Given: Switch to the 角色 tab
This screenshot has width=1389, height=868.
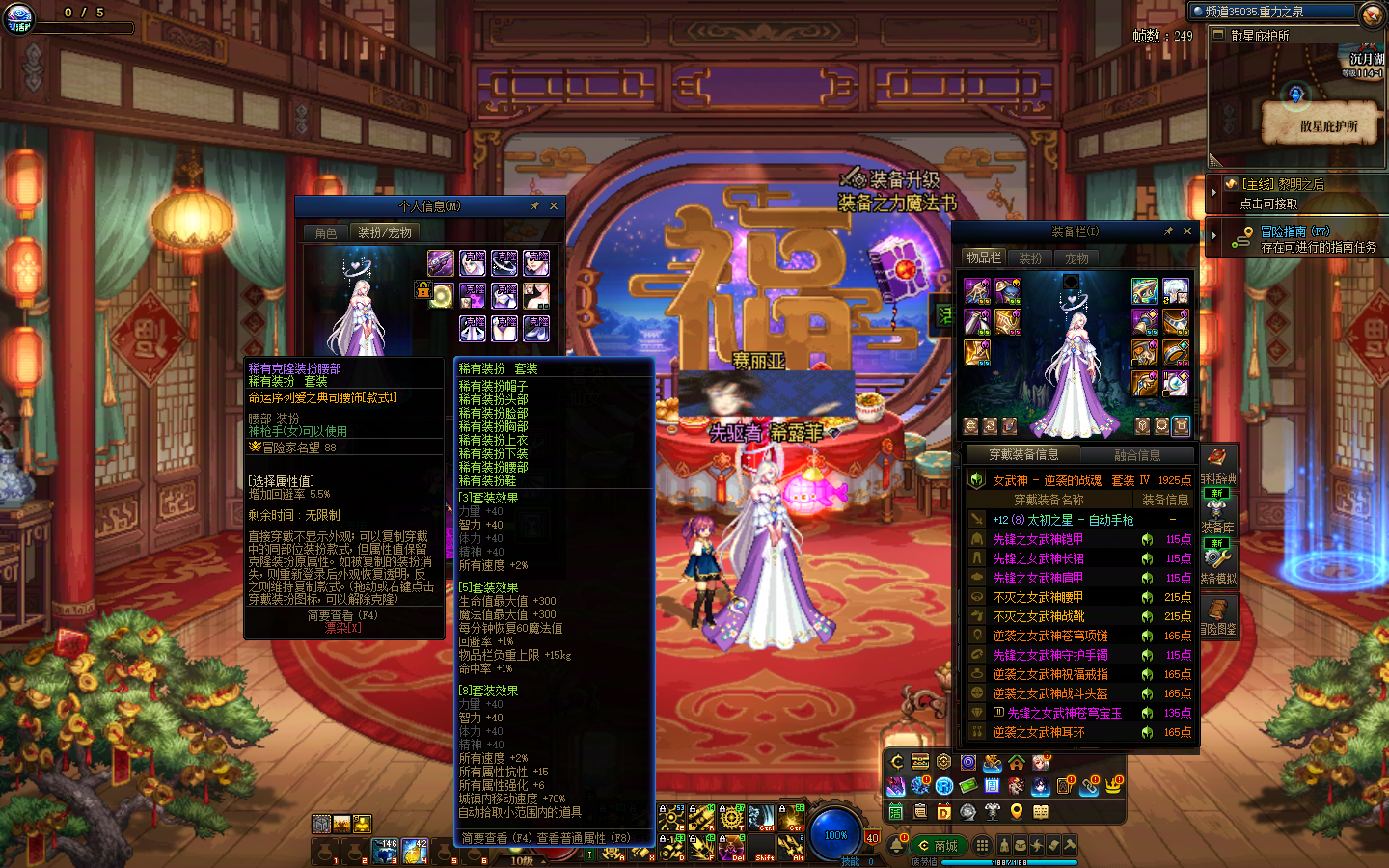Looking at the screenshot, I should [x=326, y=233].
